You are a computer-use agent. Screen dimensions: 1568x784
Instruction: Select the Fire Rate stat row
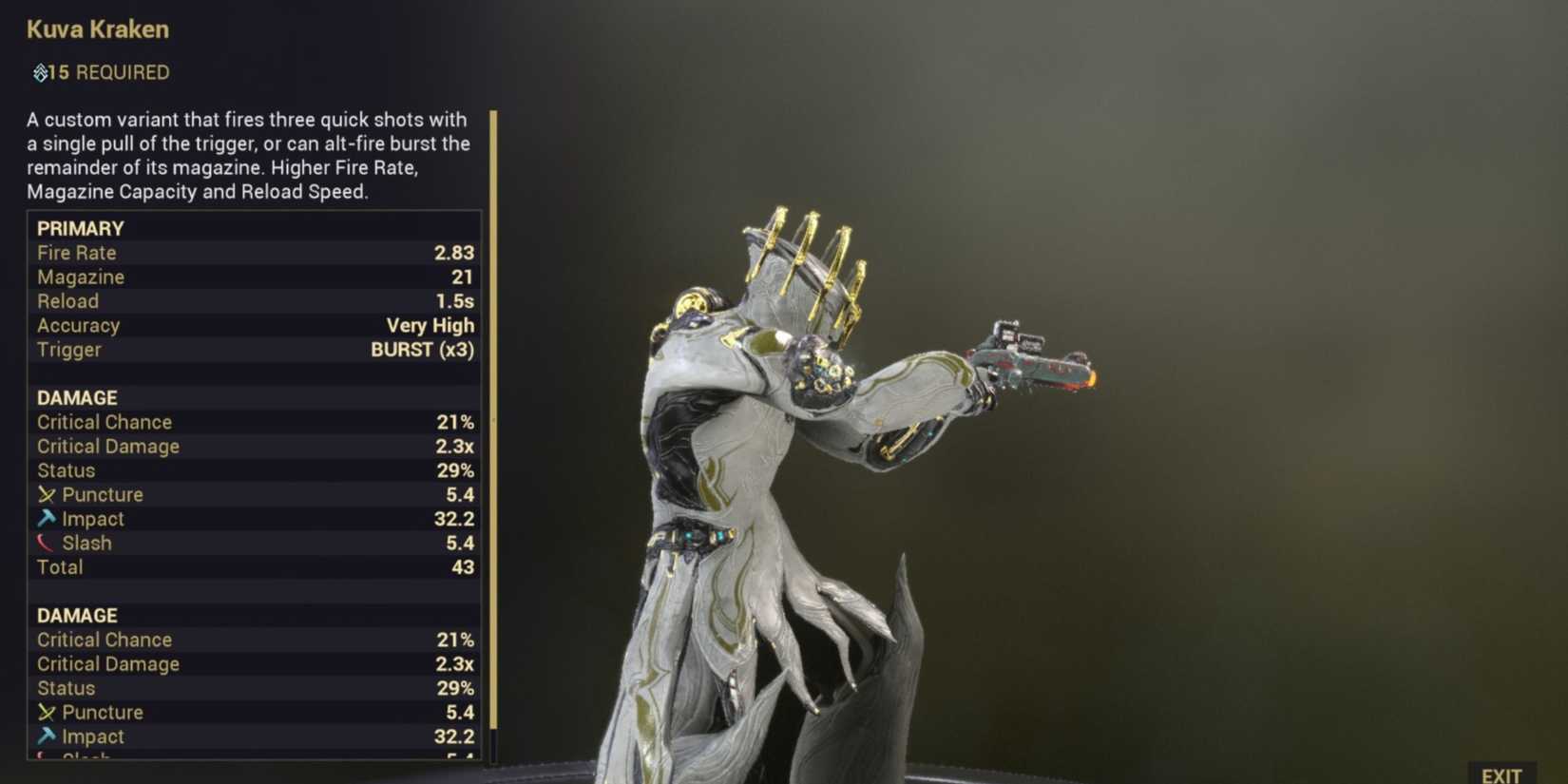(x=252, y=253)
